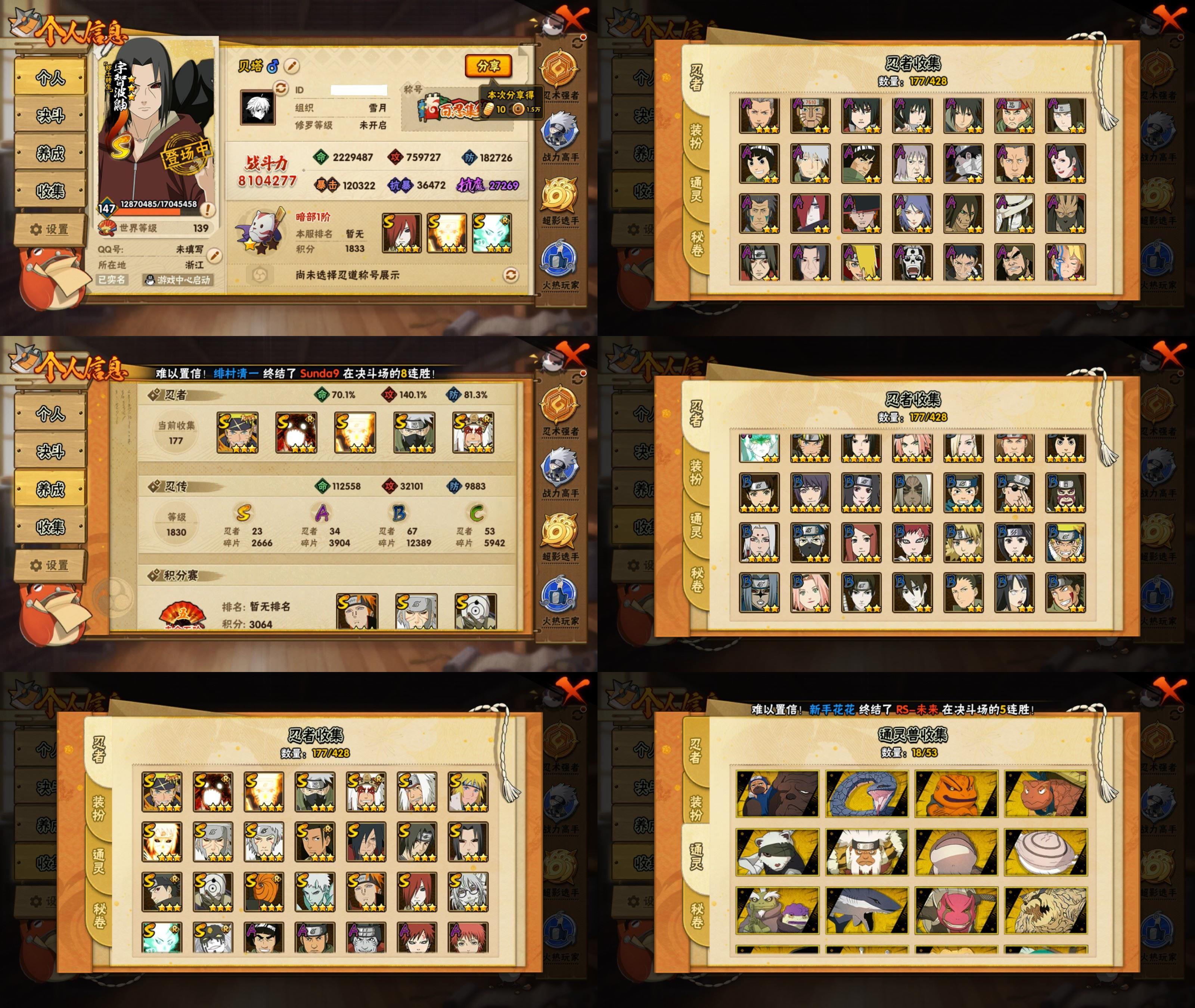Select the 忍传 等级 1830 circle
1195x1008 pixels.
click(x=176, y=525)
